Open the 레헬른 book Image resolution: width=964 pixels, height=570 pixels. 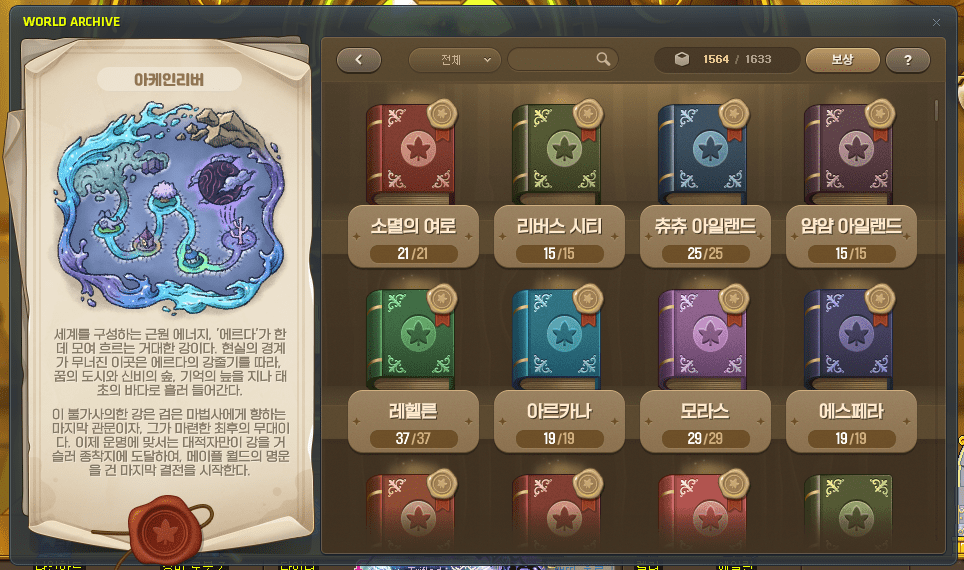coord(411,338)
